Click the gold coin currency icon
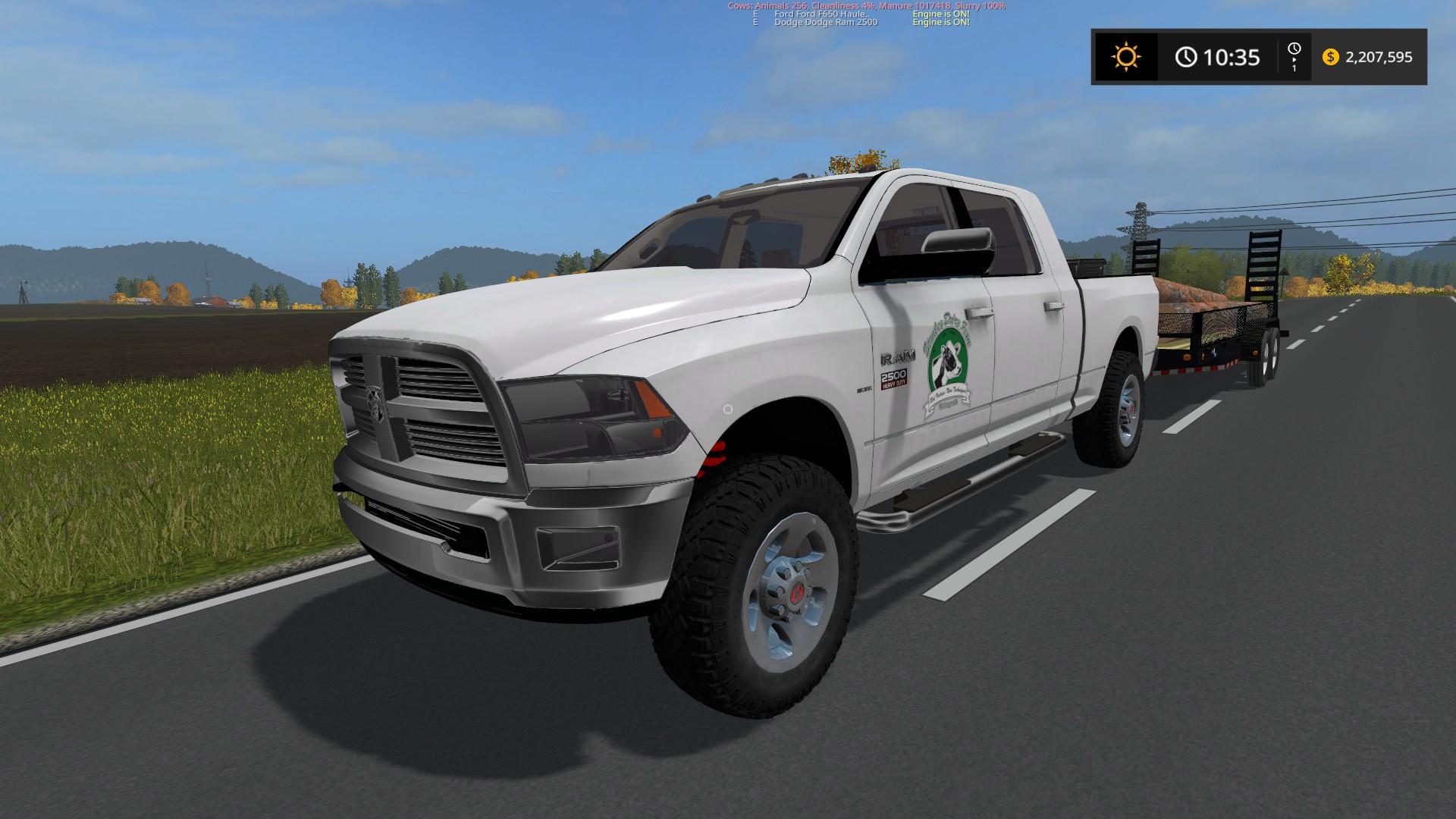 coord(1332,56)
